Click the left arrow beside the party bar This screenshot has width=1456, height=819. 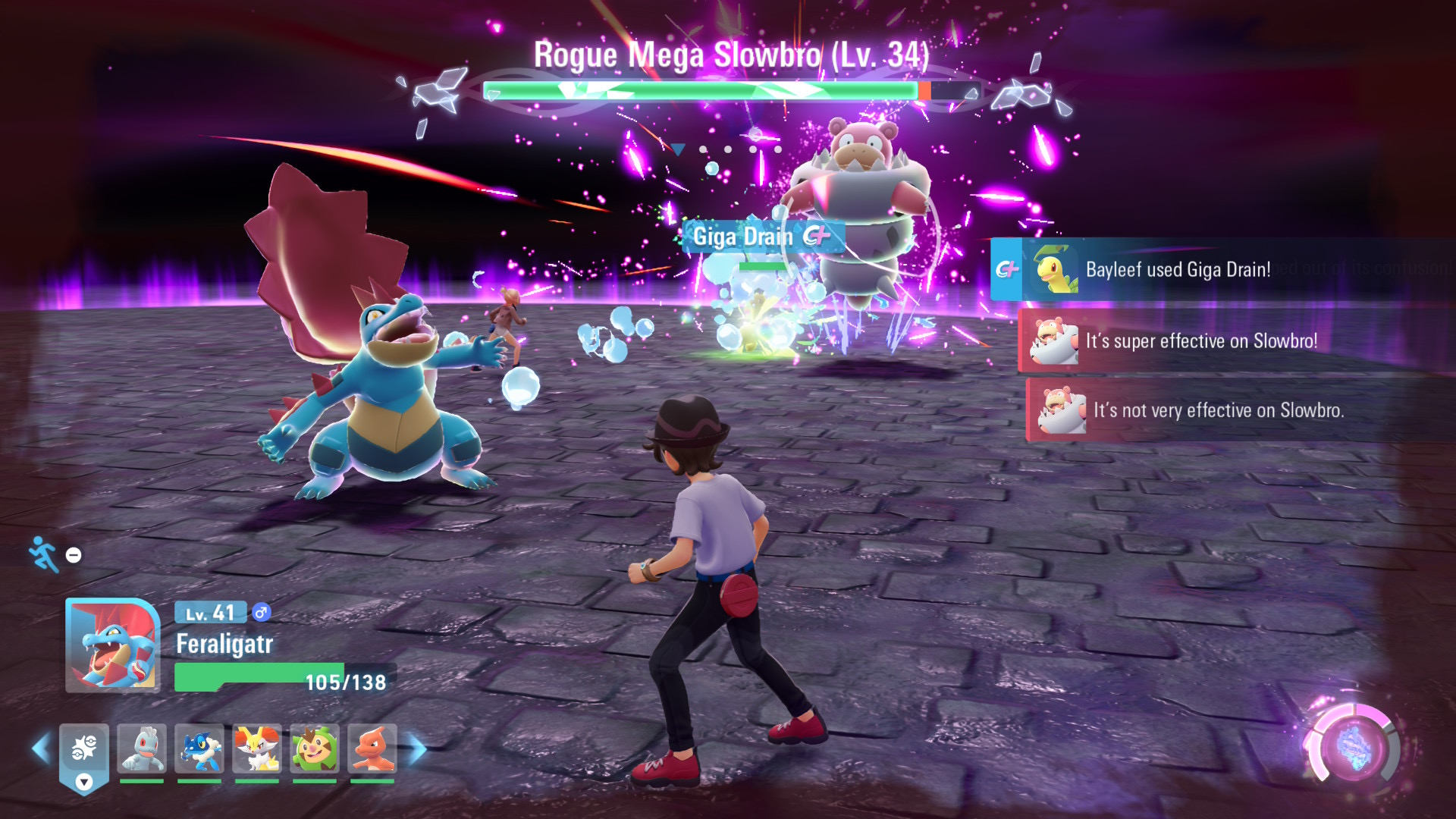click(x=41, y=749)
